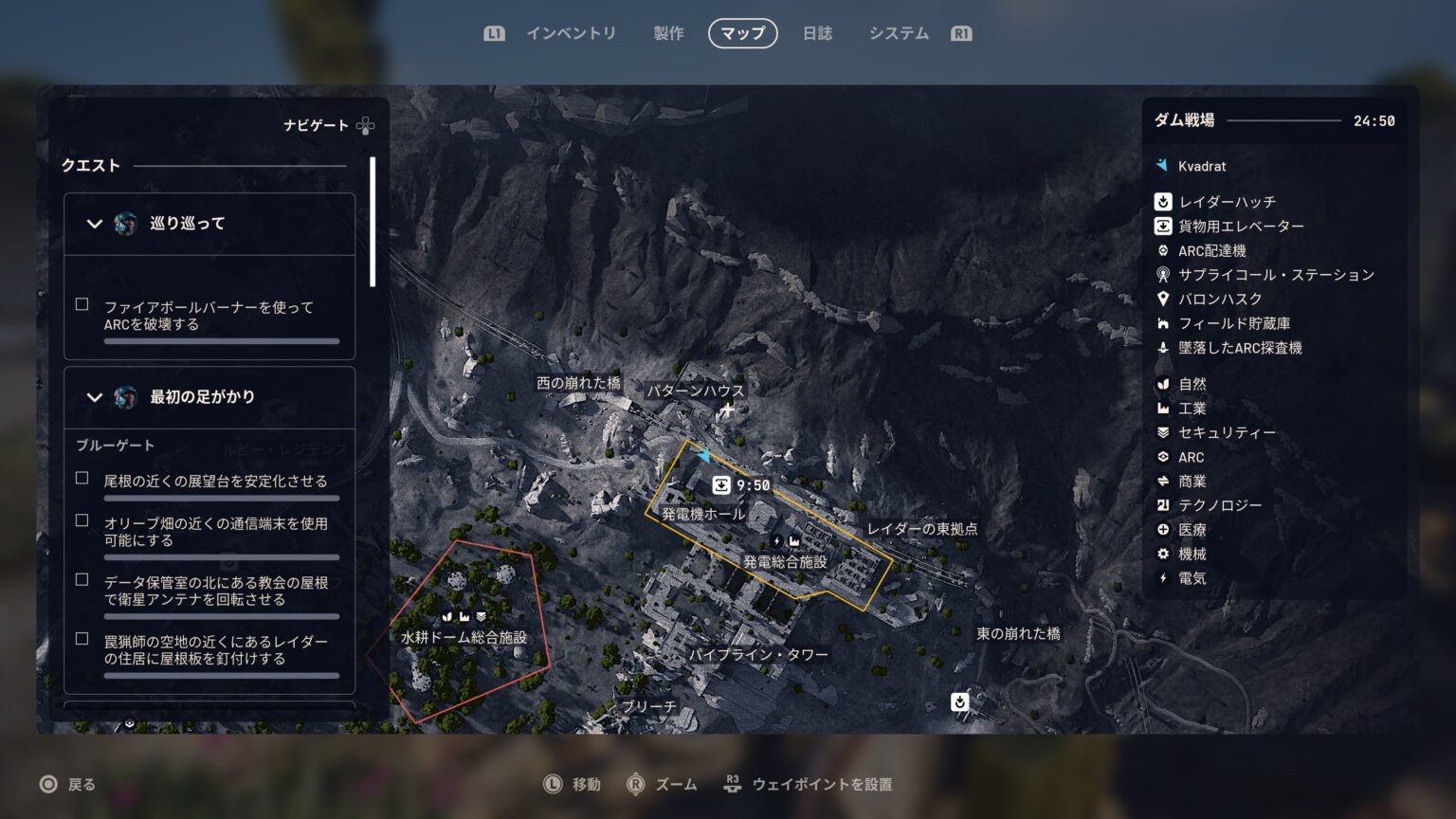Click the raider hatch marker near 東の崩れた橋
The width and height of the screenshot is (1456, 819).
(x=959, y=701)
